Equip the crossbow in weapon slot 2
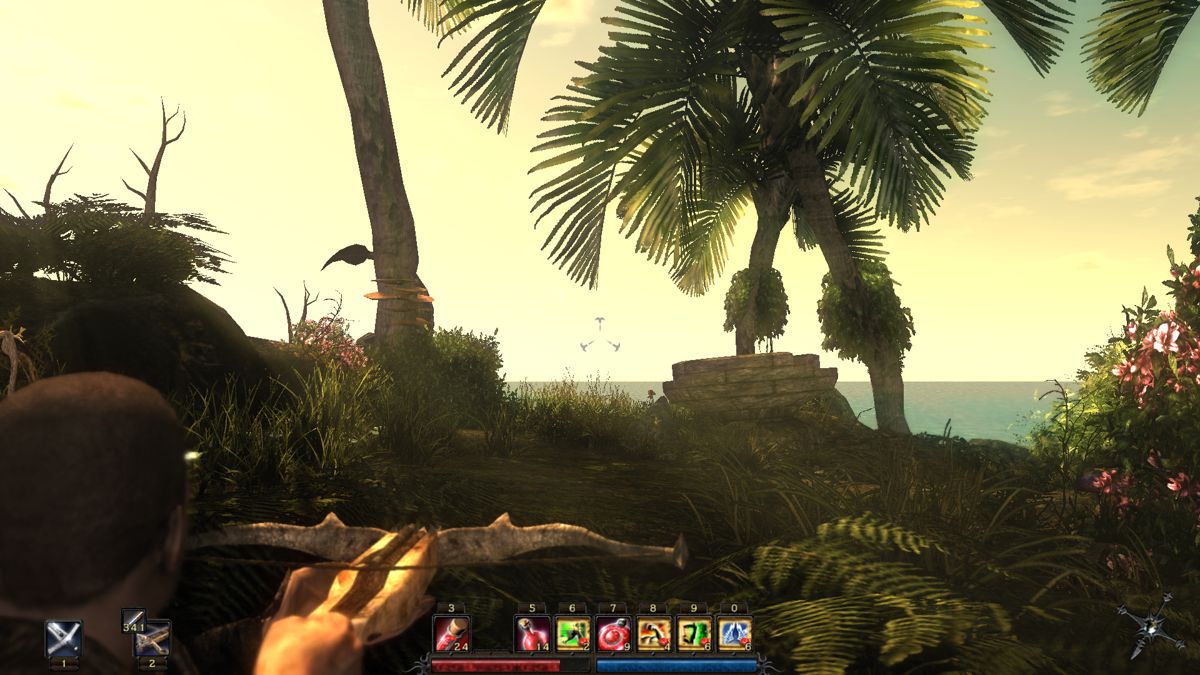This screenshot has height=675, width=1200. click(x=153, y=638)
